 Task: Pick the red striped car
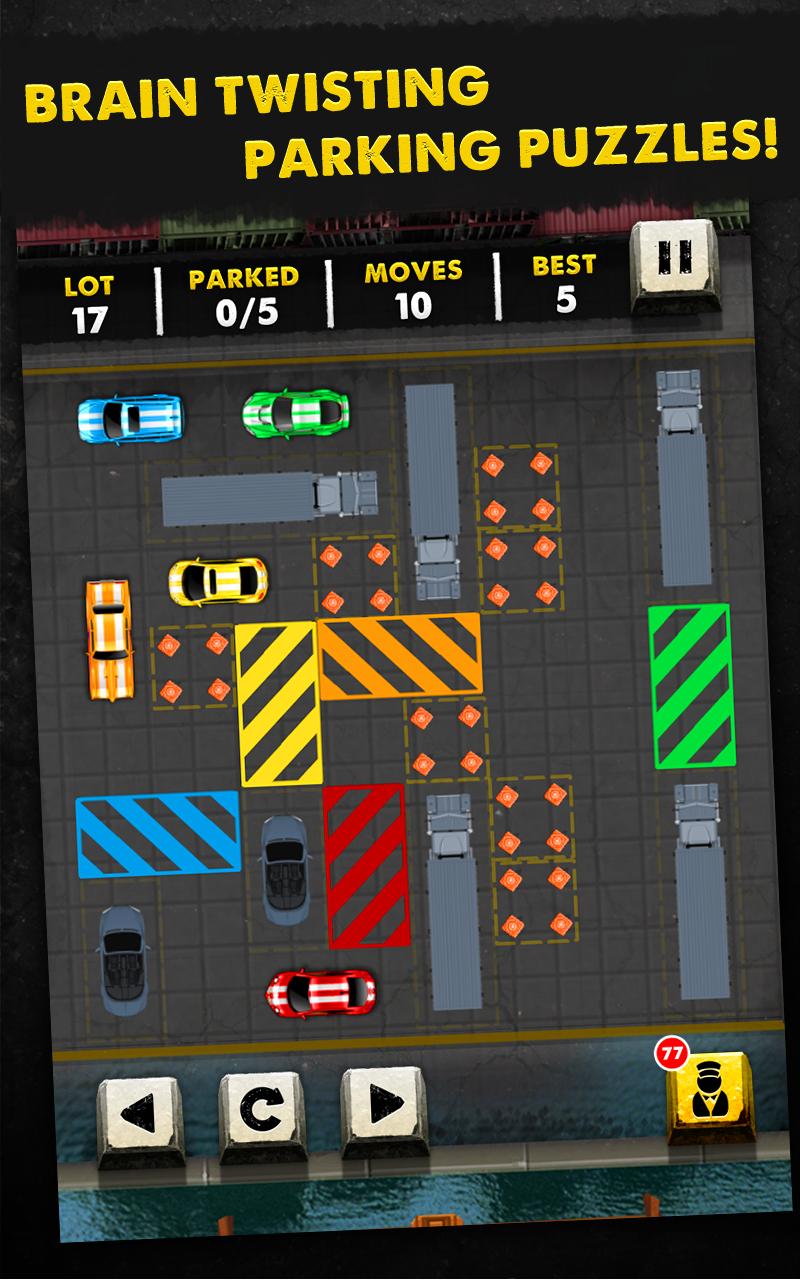(x=321, y=991)
